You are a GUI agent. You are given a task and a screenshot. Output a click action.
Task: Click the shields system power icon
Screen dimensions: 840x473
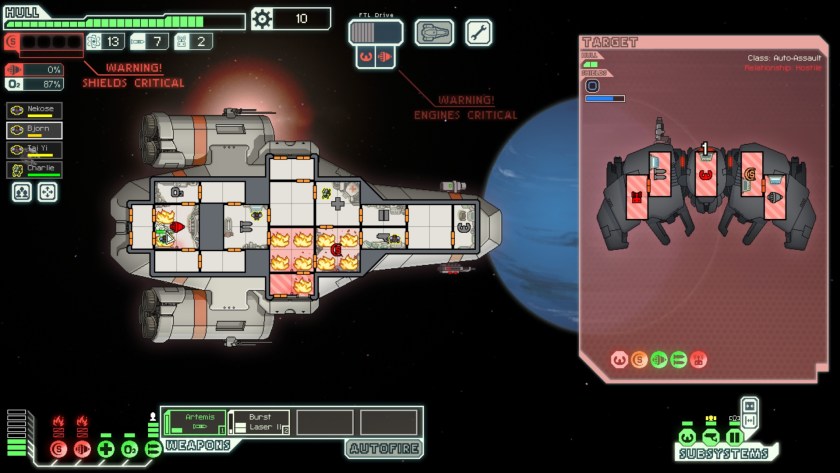coord(58,450)
